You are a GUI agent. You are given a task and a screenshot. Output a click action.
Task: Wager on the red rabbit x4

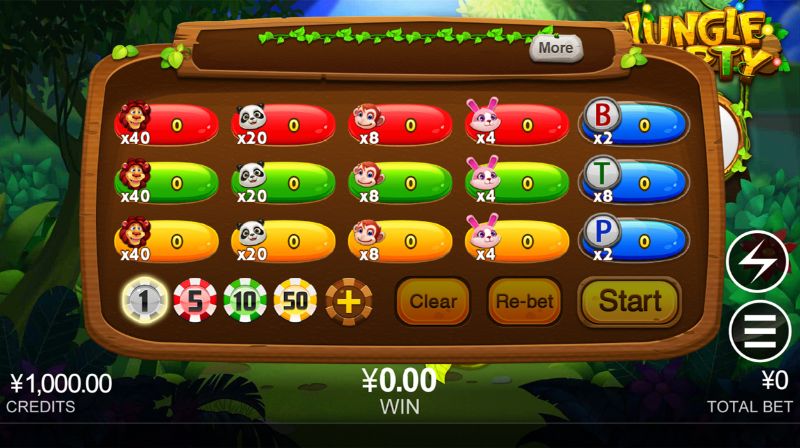(518, 126)
